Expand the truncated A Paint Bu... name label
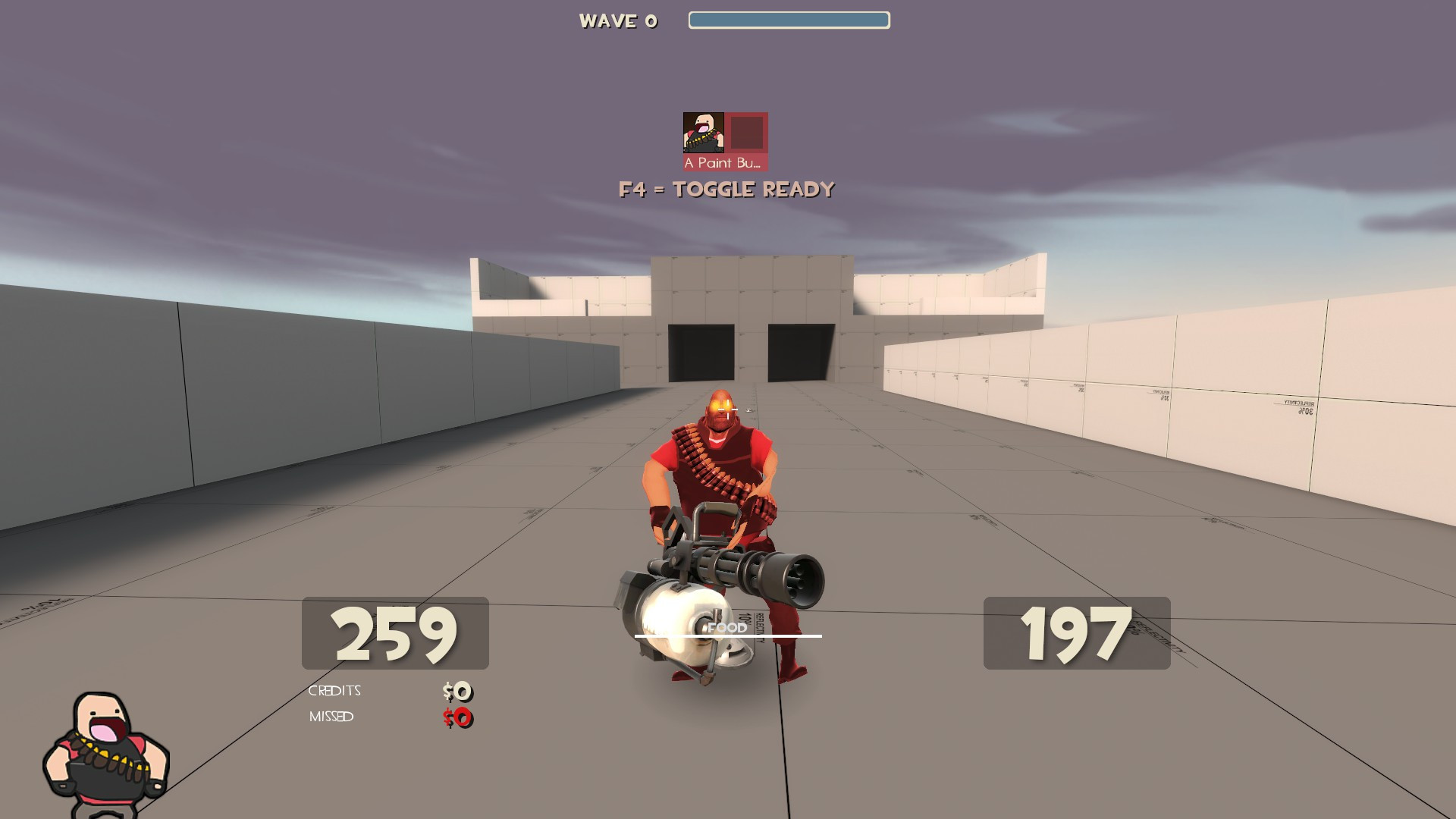The height and width of the screenshot is (819, 1456). pyautogui.click(x=721, y=161)
